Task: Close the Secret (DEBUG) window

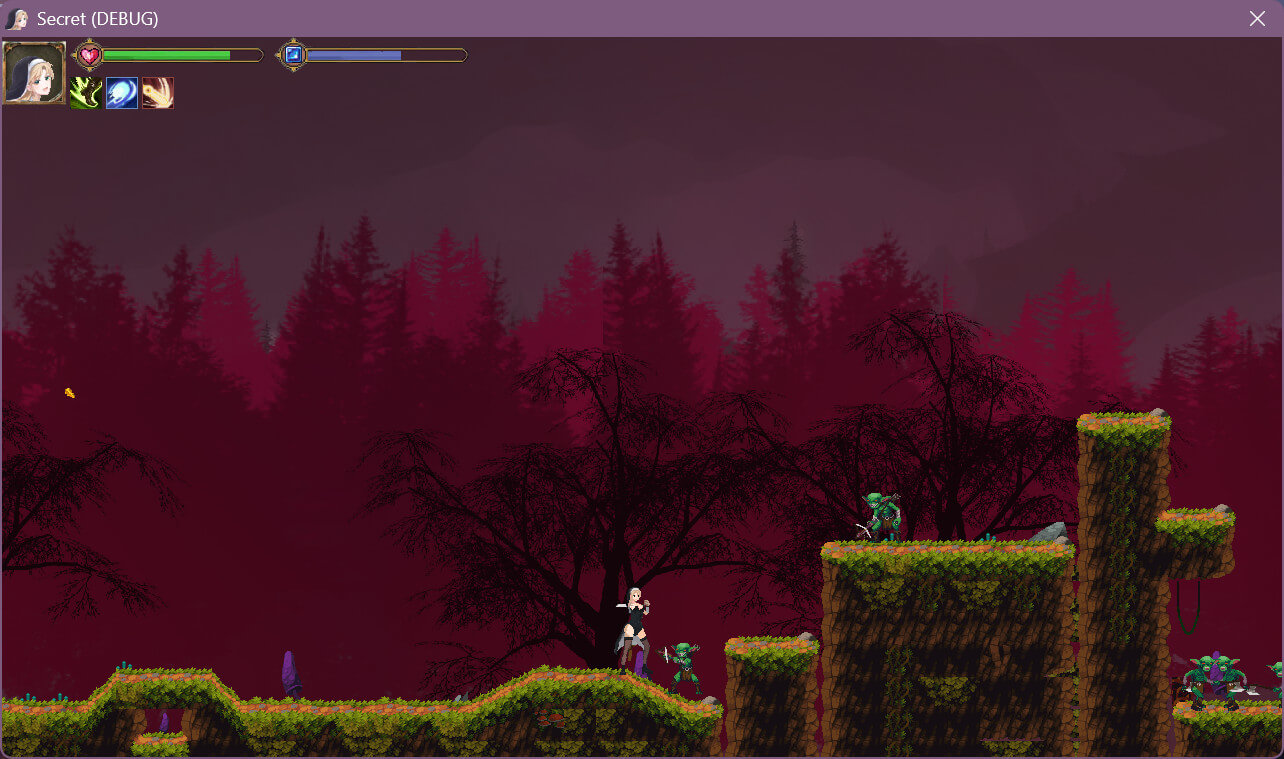Action: (x=1257, y=19)
